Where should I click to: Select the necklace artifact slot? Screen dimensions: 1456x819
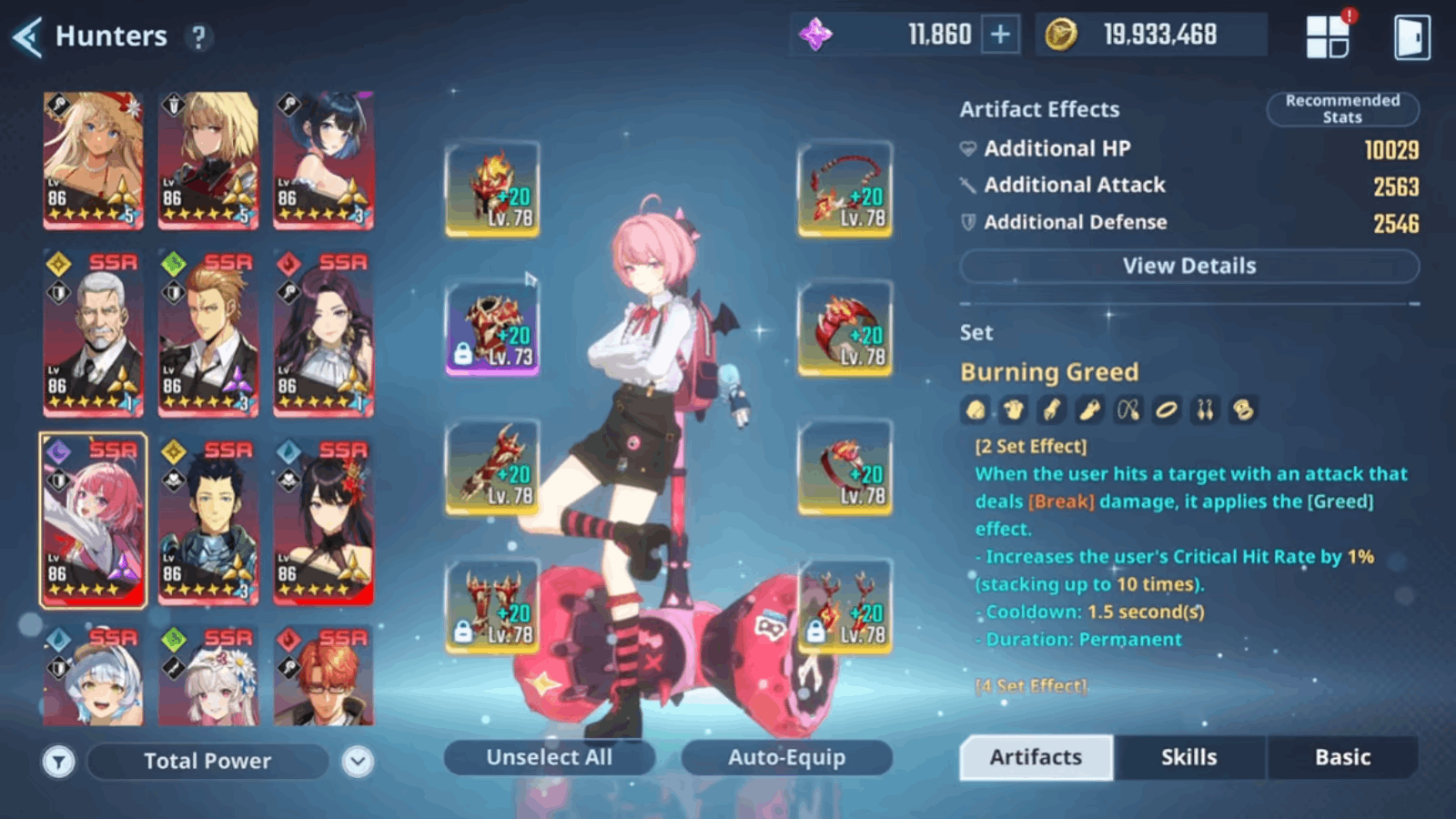844,189
